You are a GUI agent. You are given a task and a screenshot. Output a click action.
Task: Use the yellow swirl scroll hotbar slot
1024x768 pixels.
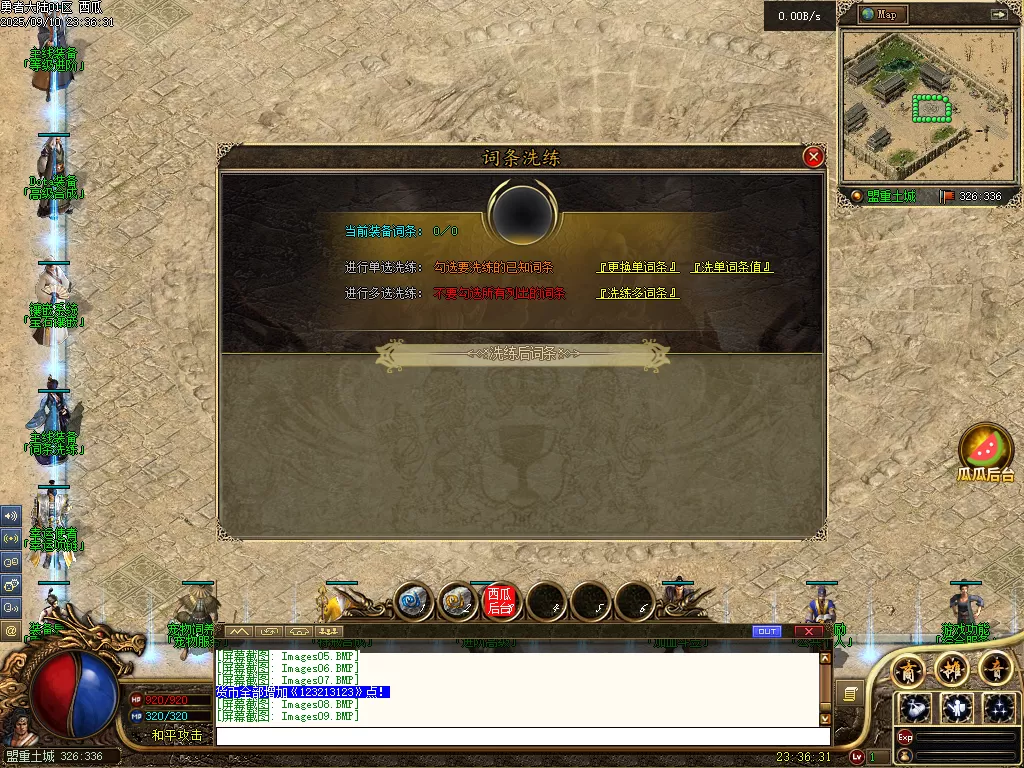point(457,601)
